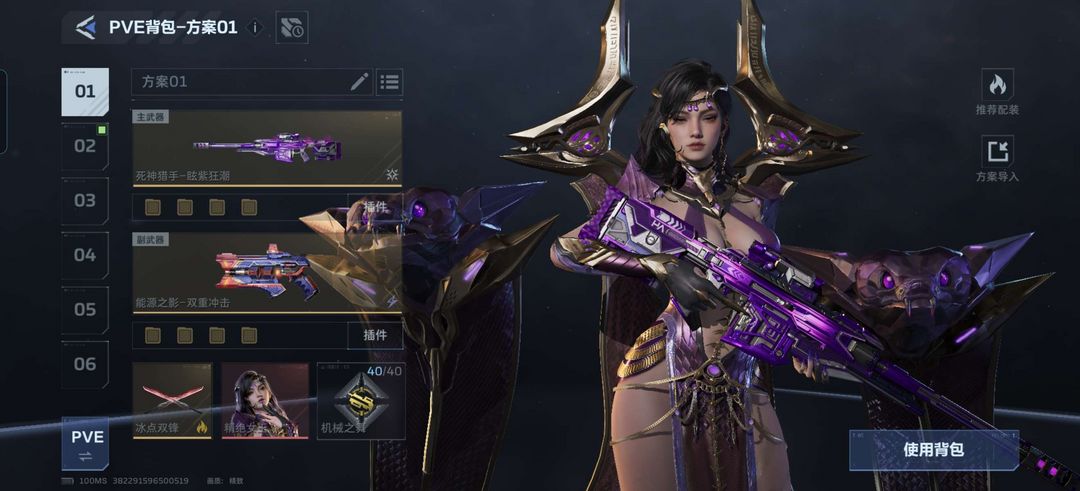Edit the 方案01 name with pencil icon

[359, 82]
